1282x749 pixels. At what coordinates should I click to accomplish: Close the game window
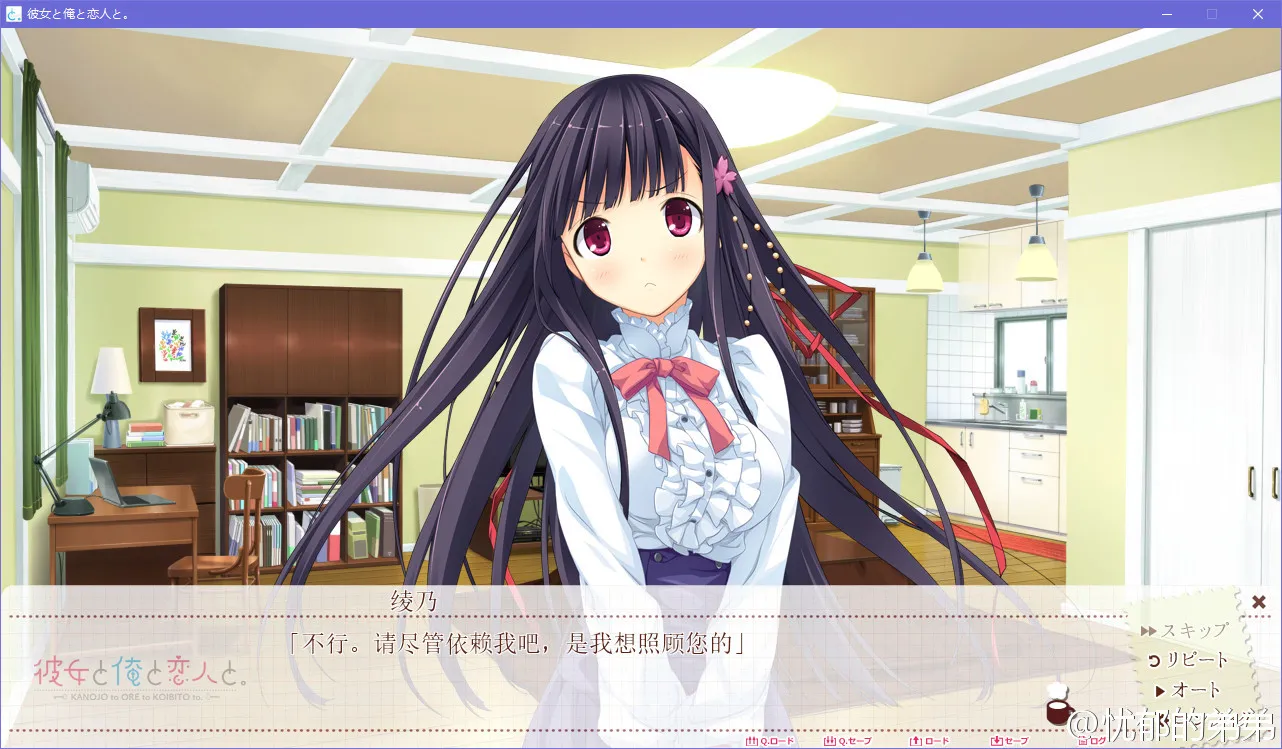[x=1258, y=14]
